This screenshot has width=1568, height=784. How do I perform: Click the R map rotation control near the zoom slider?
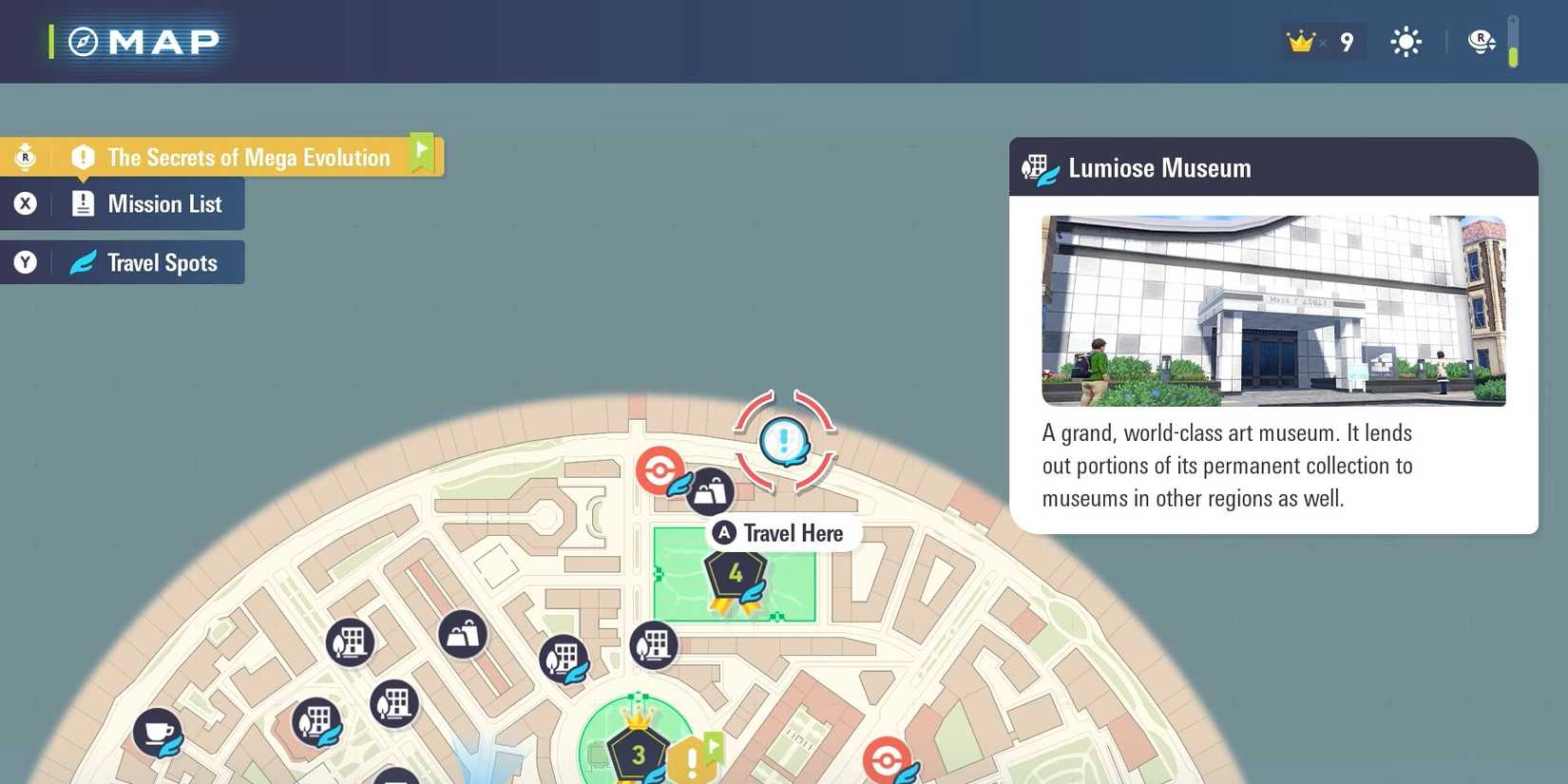pyautogui.click(x=1481, y=41)
